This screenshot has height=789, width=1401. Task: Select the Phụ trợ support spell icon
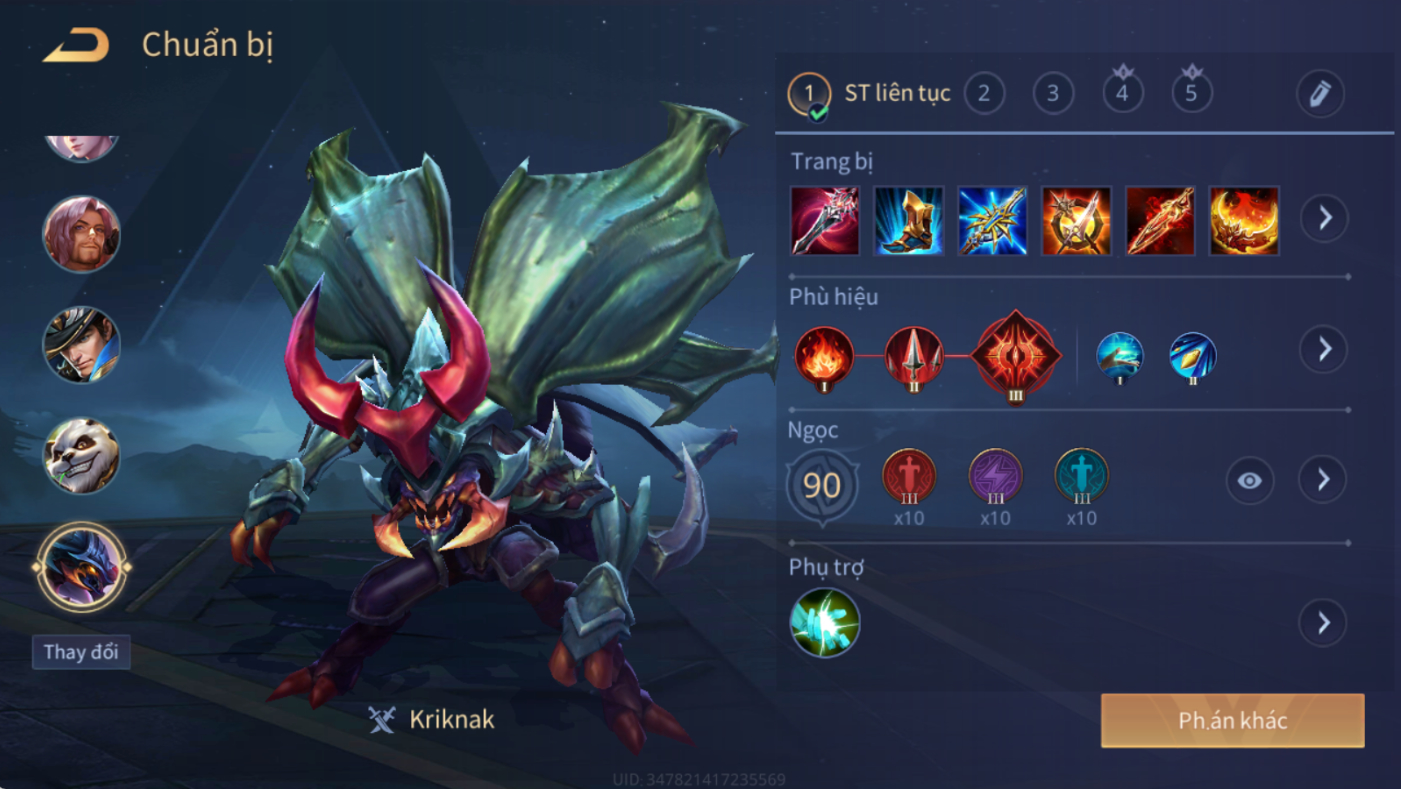[824, 622]
